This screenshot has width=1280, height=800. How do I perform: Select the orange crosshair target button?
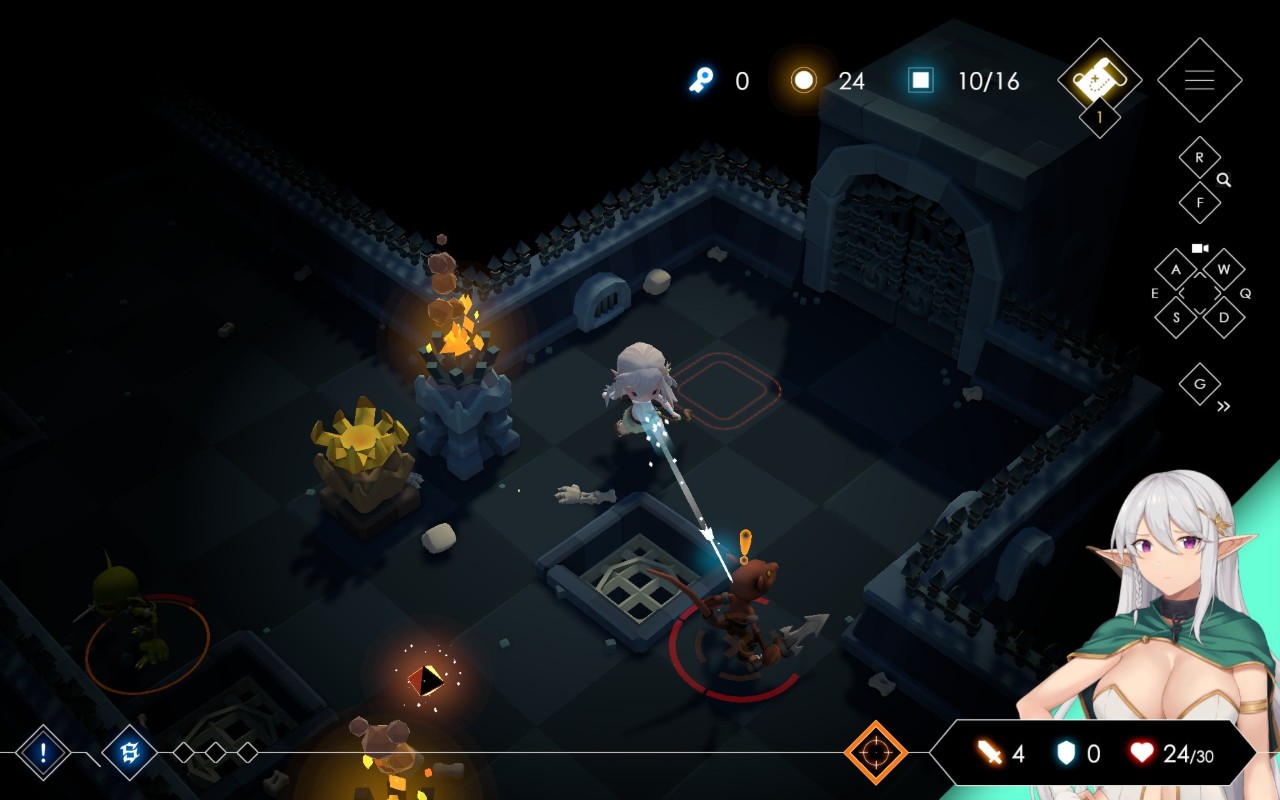pos(875,752)
